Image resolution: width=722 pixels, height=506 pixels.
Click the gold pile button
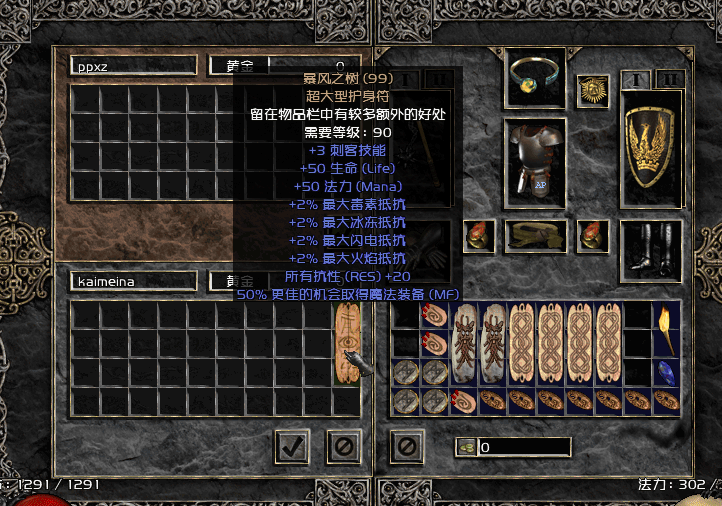pyautogui.click(x=465, y=447)
